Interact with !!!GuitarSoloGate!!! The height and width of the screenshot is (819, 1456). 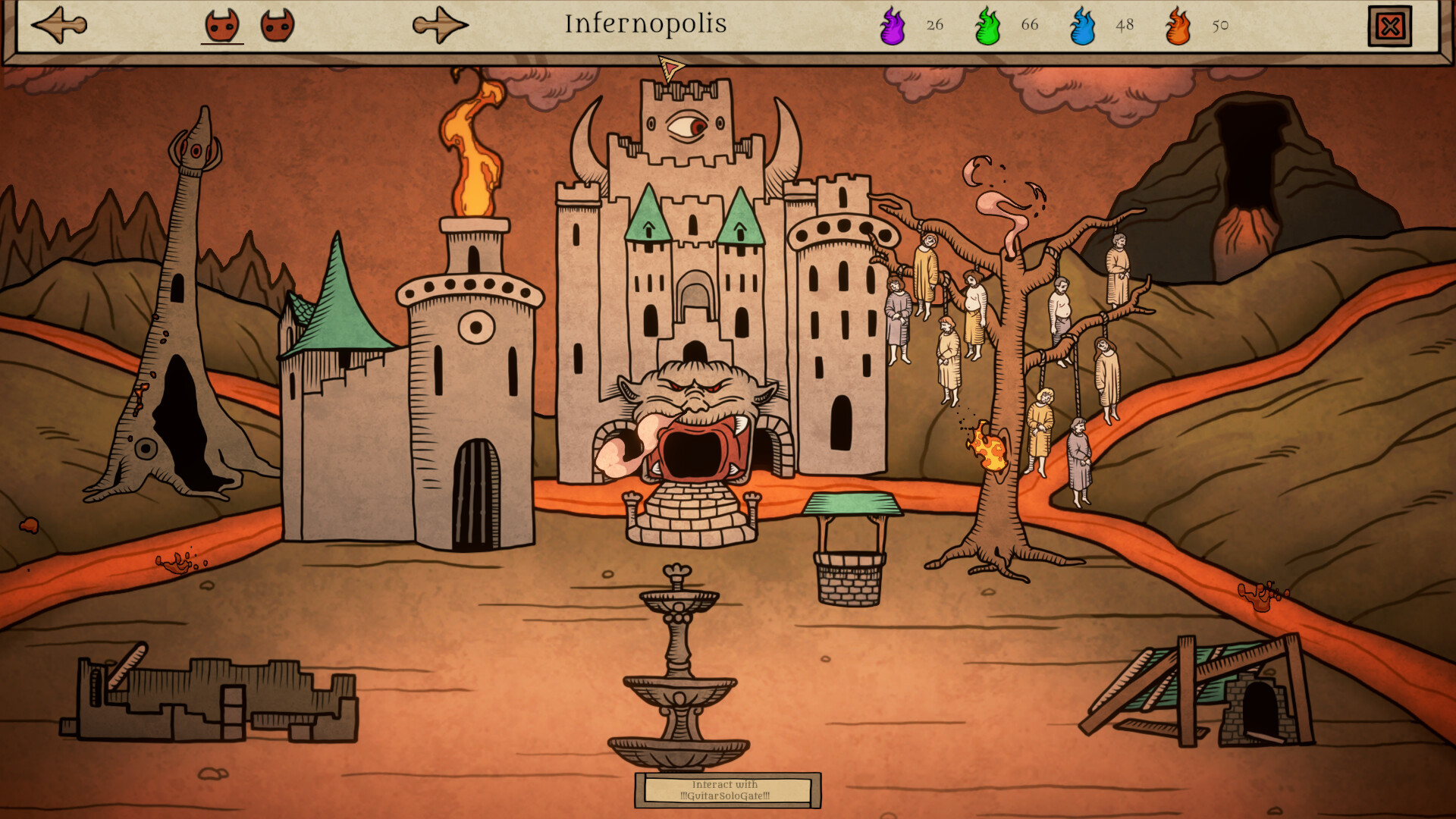click(x=728, y=789)
